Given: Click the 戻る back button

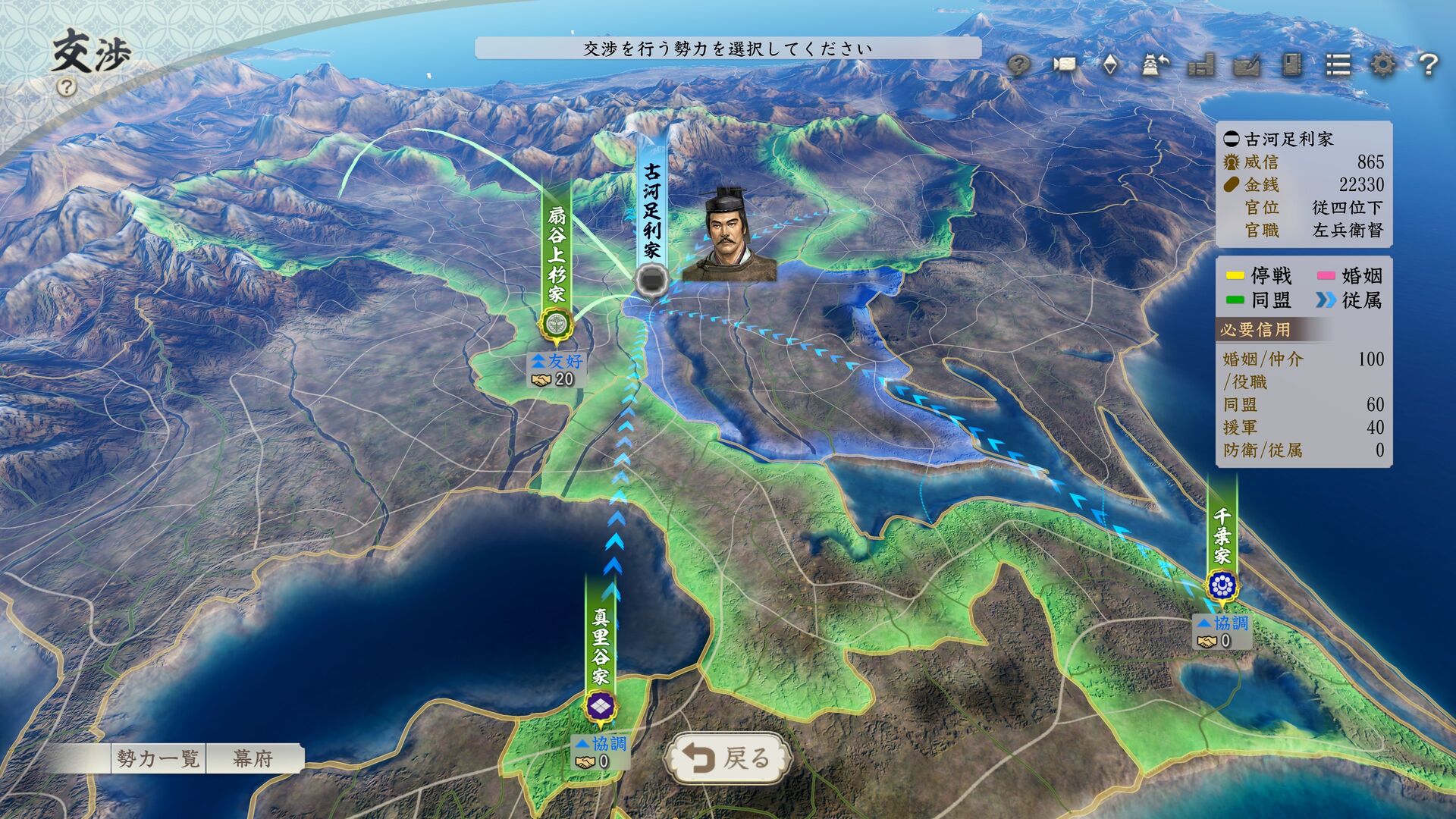Looking at the screenshot, I should coord(726,758).
